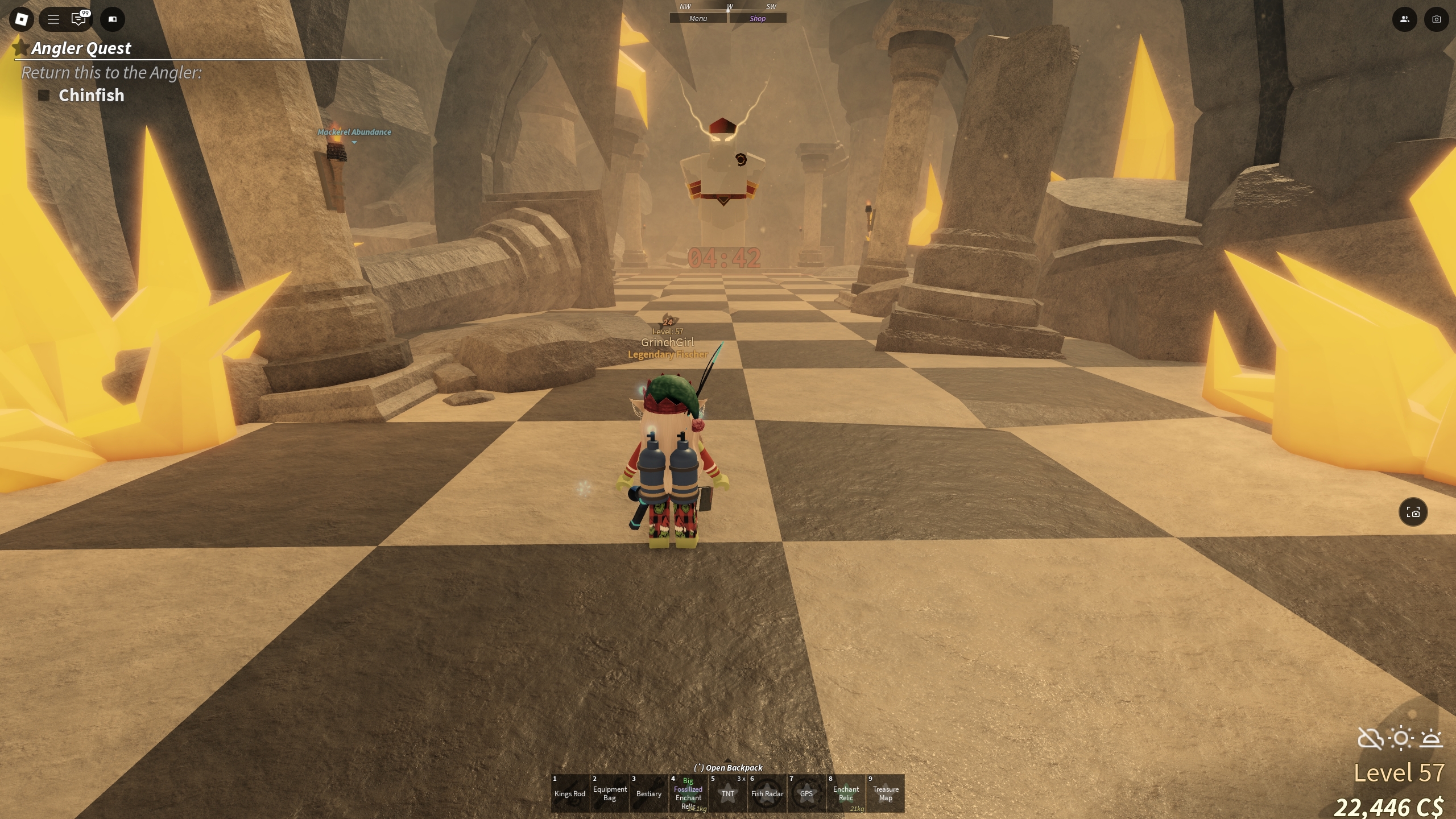
Task: Select the TNT item in slot 5
Action: tap(727, 793)
